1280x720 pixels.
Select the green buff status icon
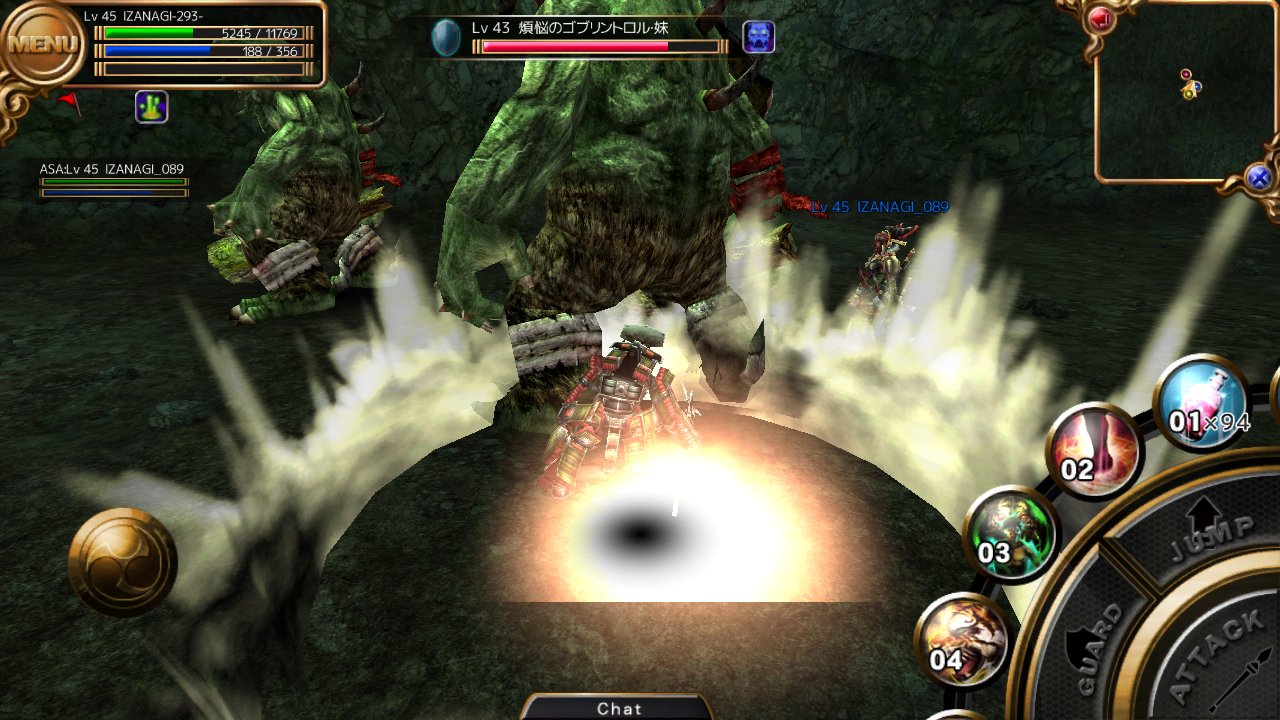[x=151, y=107]
